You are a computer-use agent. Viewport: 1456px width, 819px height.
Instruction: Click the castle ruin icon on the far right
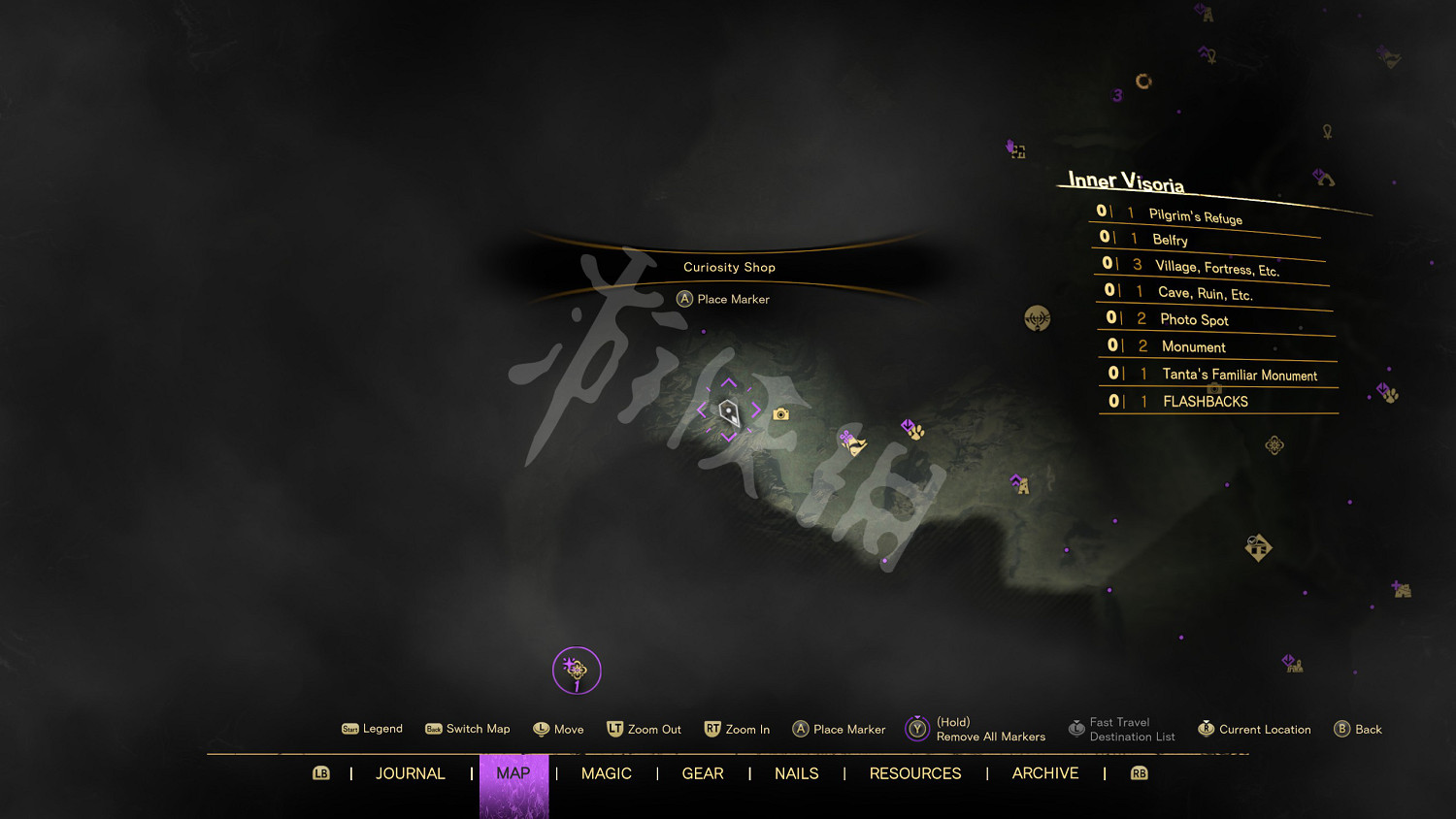(x=1403, y=588)
